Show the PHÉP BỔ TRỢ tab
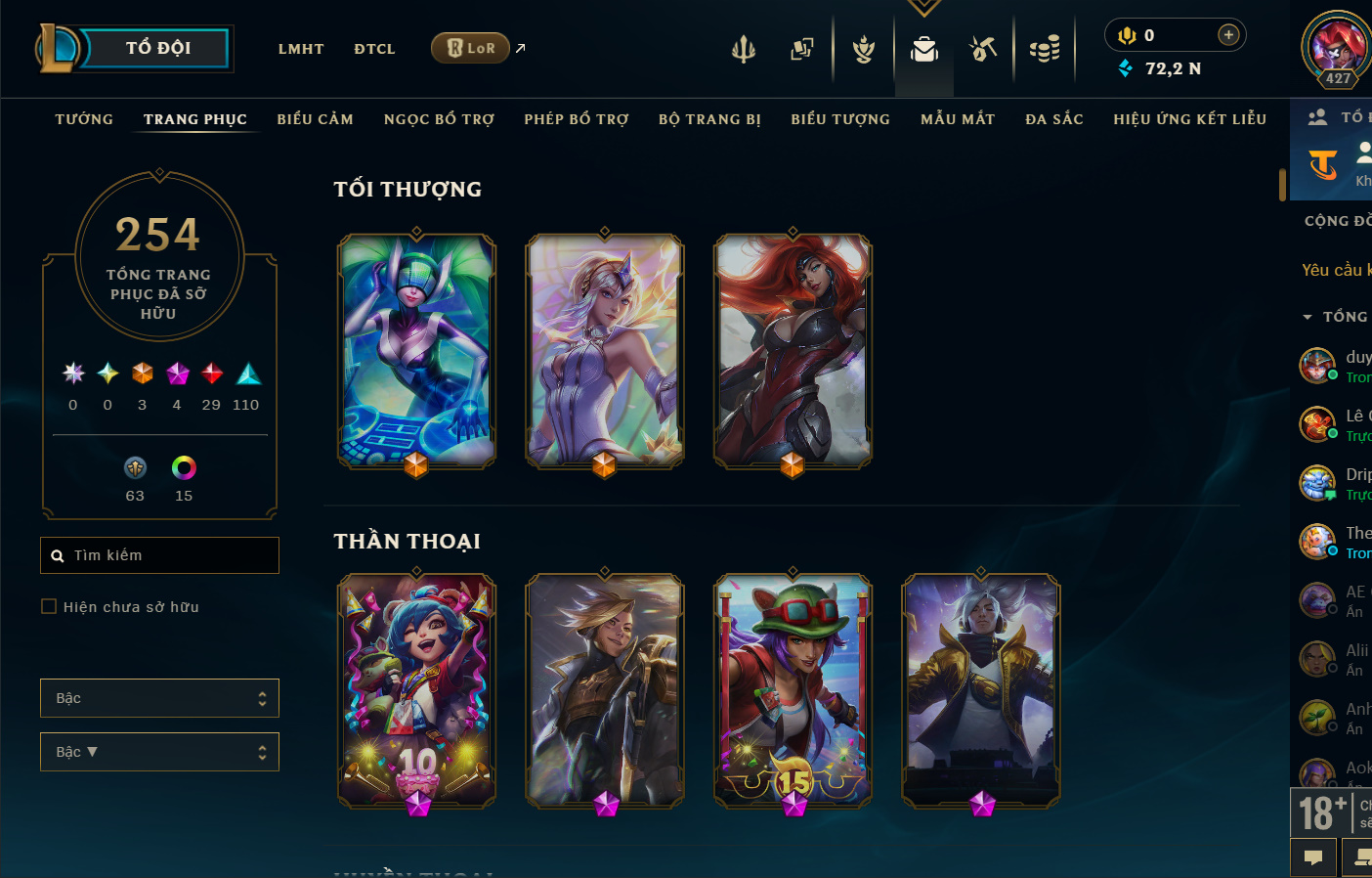Image resolution: width=1372 pixels, height=878 pixels. [x=577, y=119]
